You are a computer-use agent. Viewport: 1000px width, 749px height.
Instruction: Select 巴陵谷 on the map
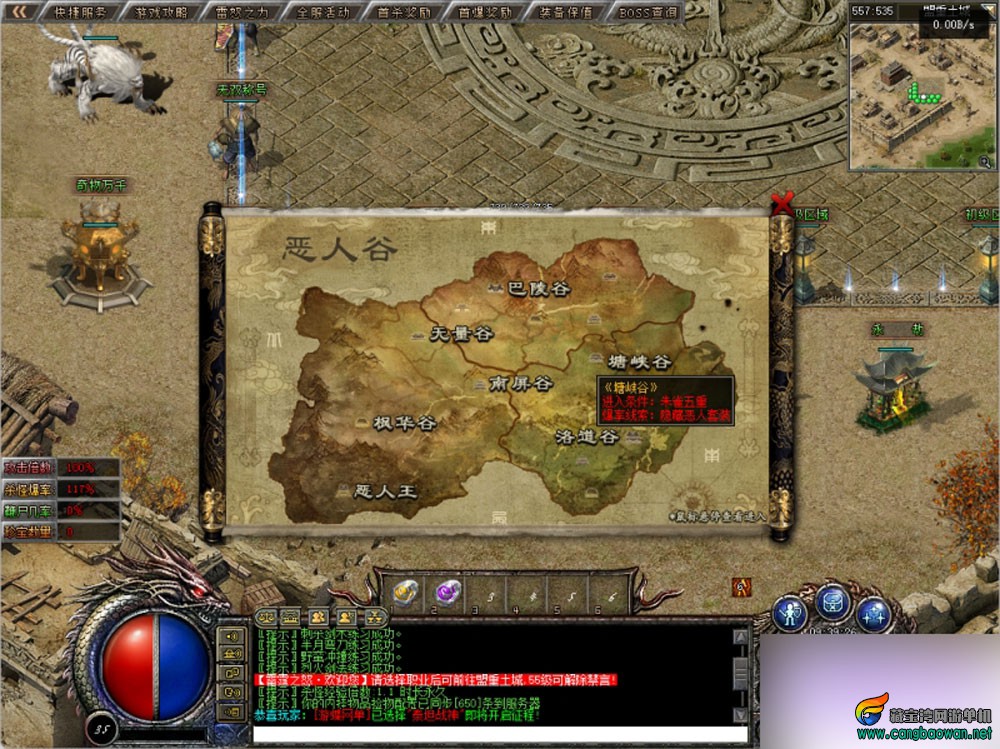pos(538,289)
